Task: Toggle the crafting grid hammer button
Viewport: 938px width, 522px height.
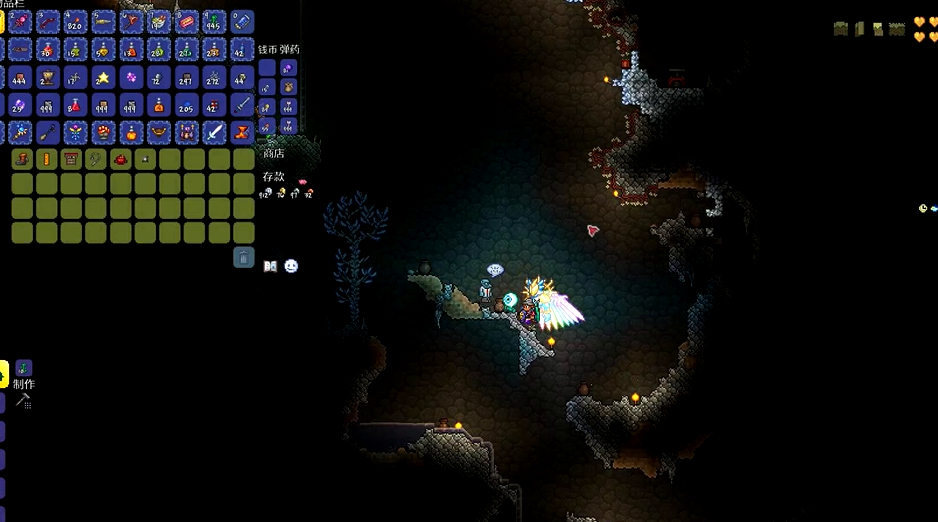Action: 24,401
